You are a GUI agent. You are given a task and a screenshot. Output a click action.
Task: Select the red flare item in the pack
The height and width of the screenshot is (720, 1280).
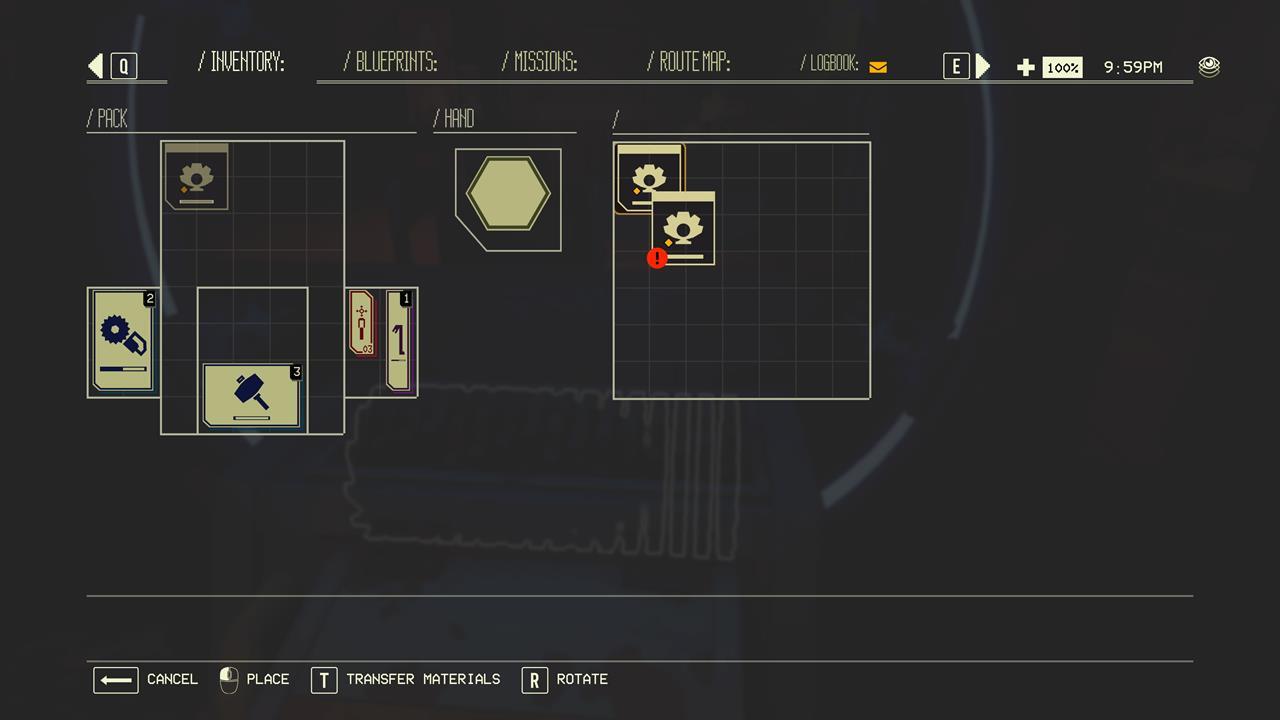click(x=361, y=323)
